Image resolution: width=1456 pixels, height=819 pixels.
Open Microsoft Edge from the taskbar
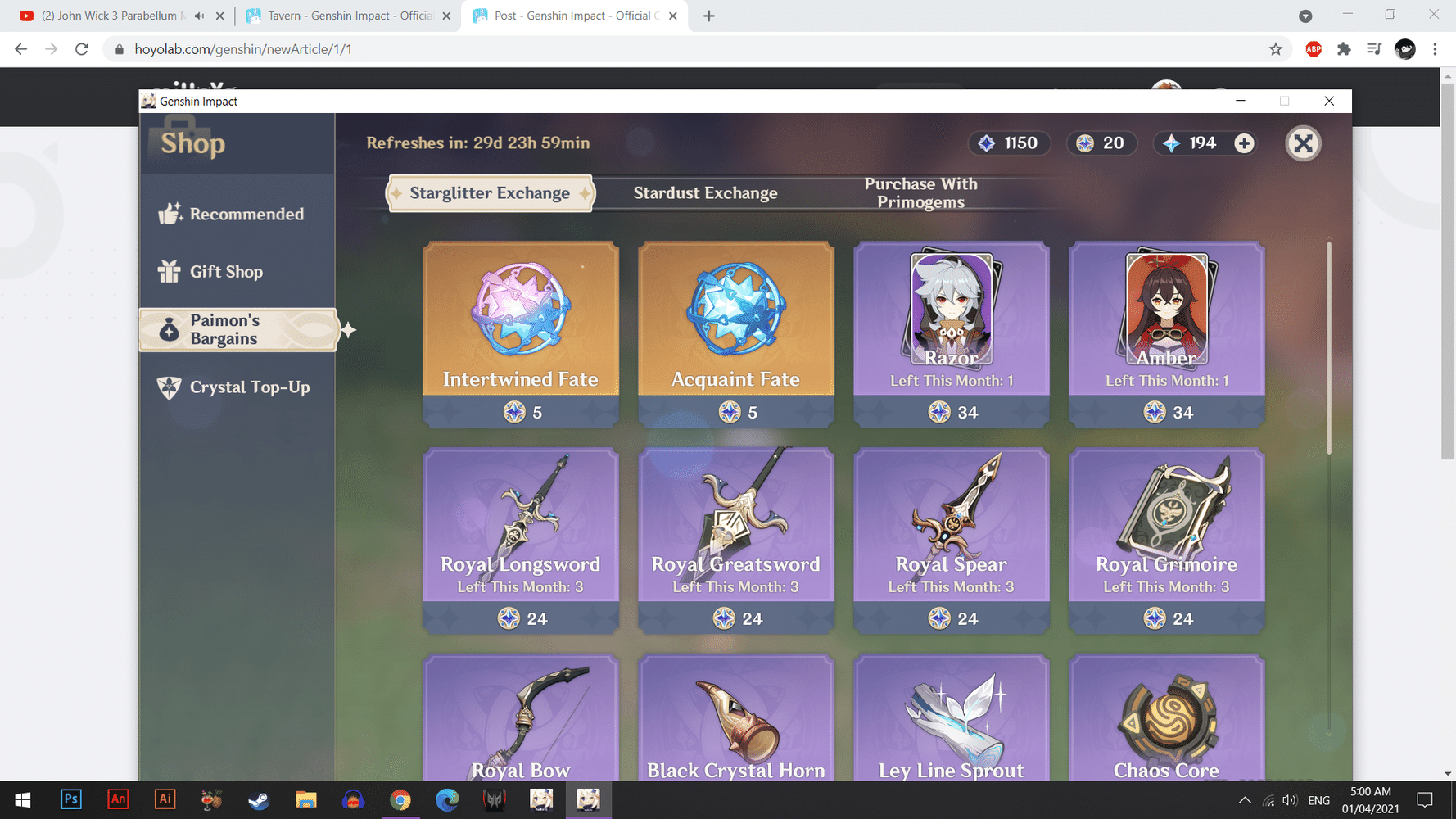[447, 799]
